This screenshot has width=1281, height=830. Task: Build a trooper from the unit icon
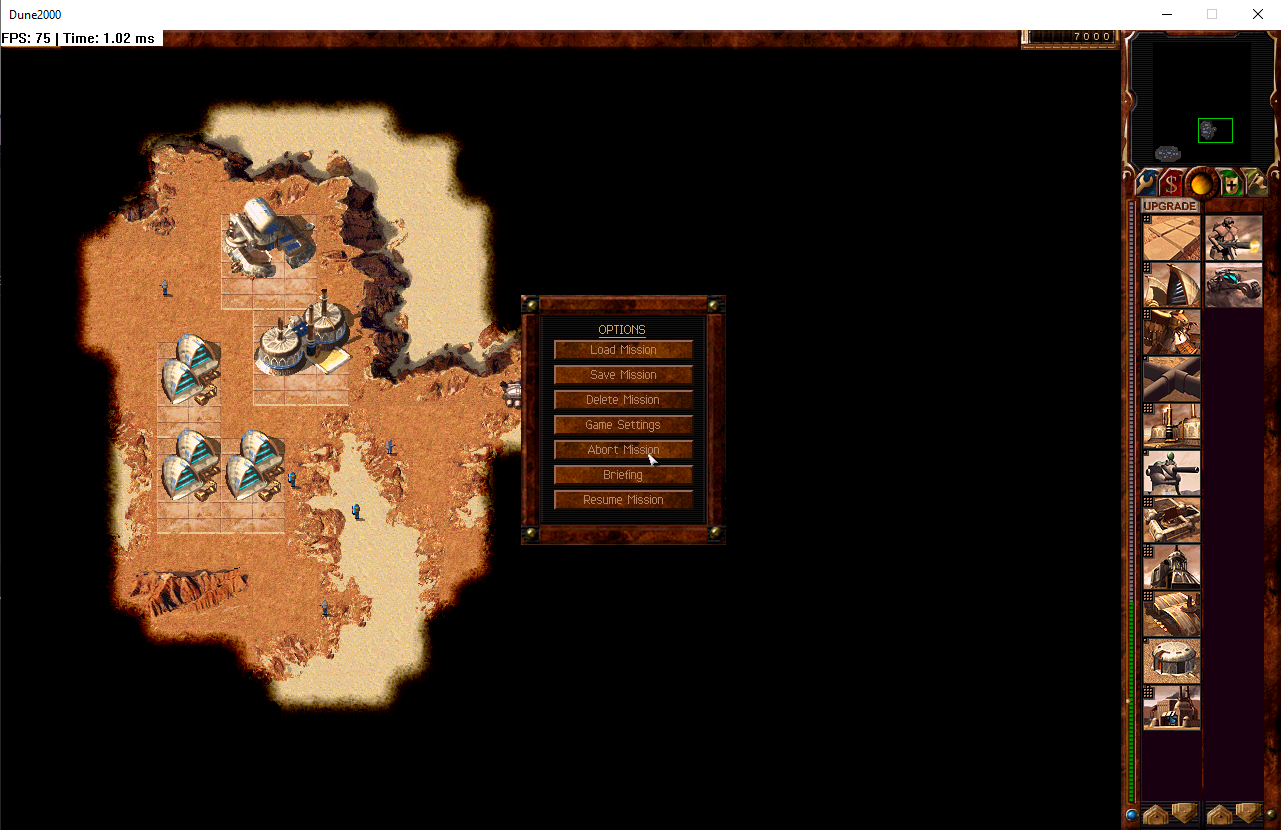point(1233,237)
